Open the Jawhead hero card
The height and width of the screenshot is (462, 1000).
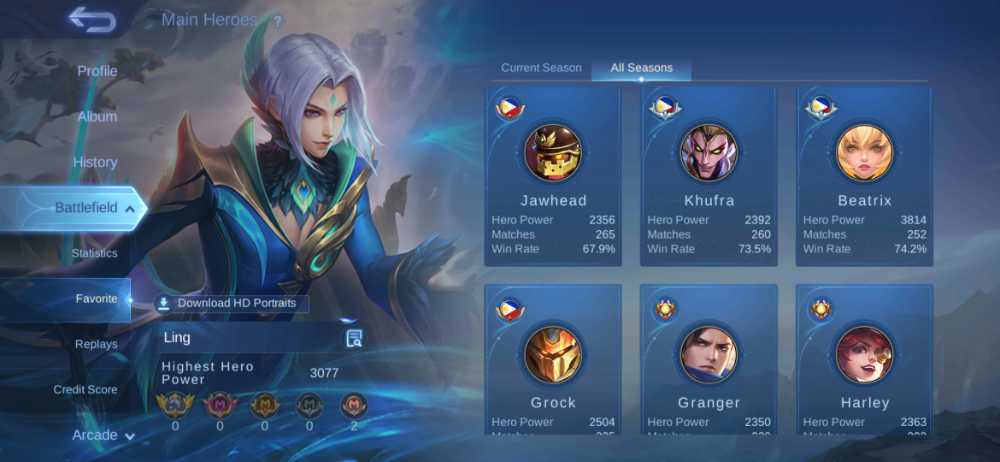coord(553,176)
